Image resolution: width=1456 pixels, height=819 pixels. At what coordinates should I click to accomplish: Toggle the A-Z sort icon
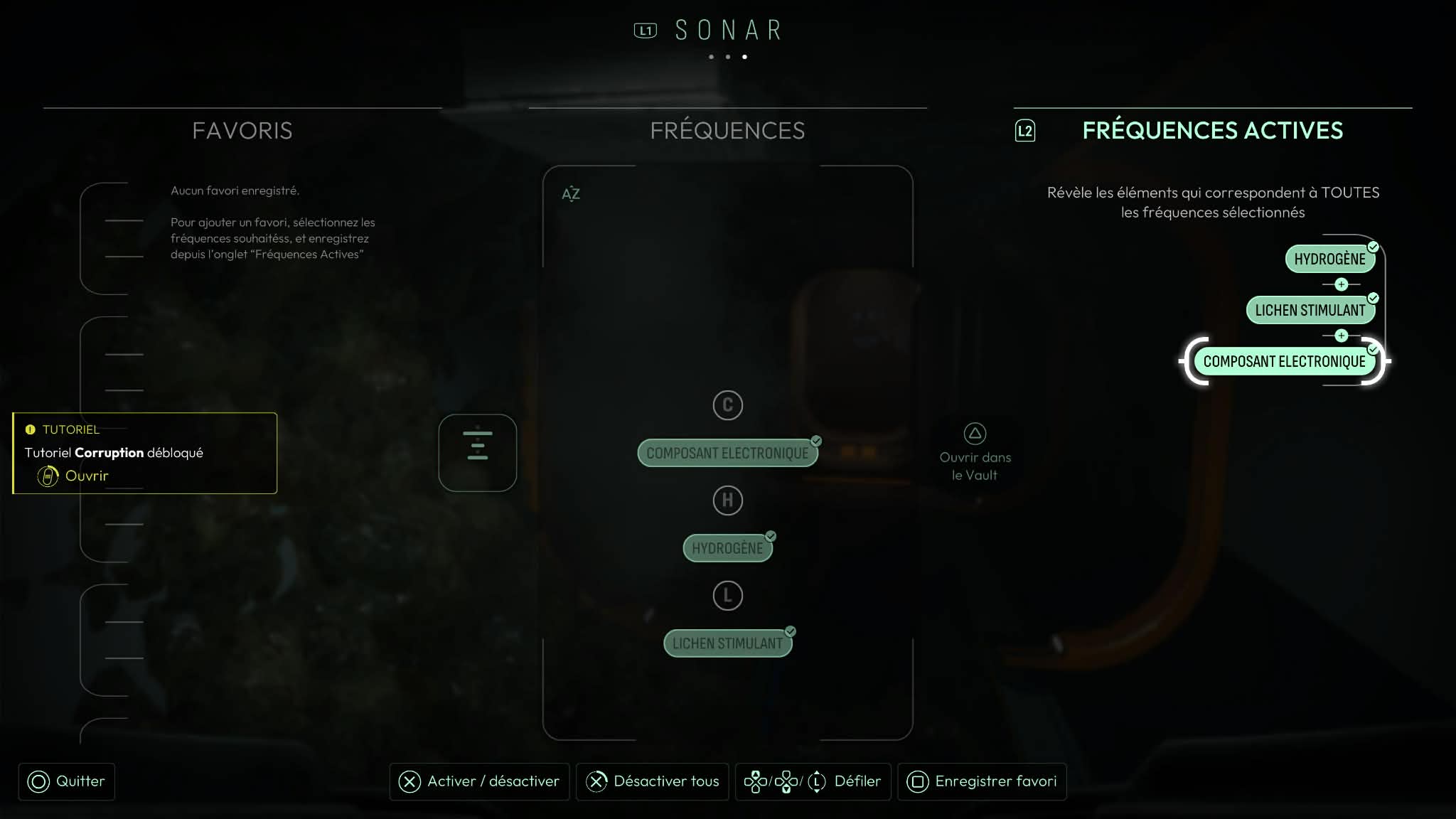pos(571,193)
